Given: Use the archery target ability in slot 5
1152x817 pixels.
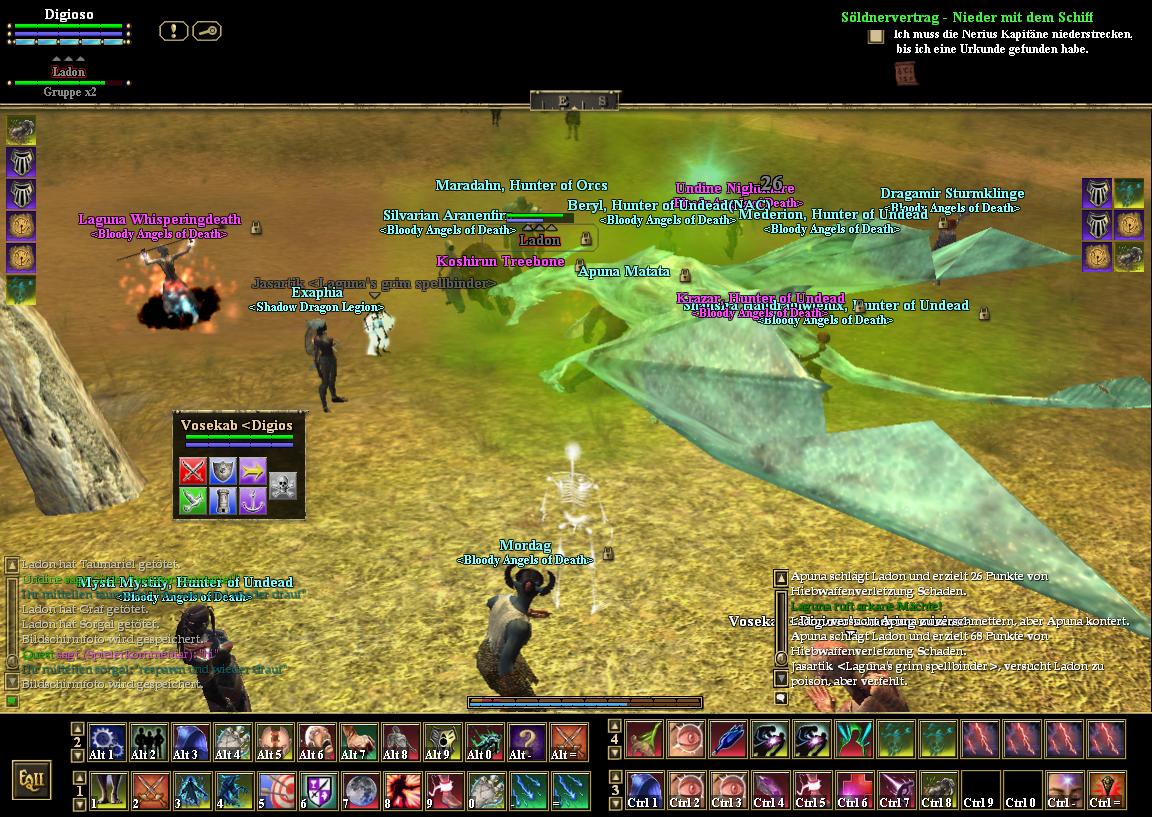Looking at the screenshot, I should coord(274,790).
